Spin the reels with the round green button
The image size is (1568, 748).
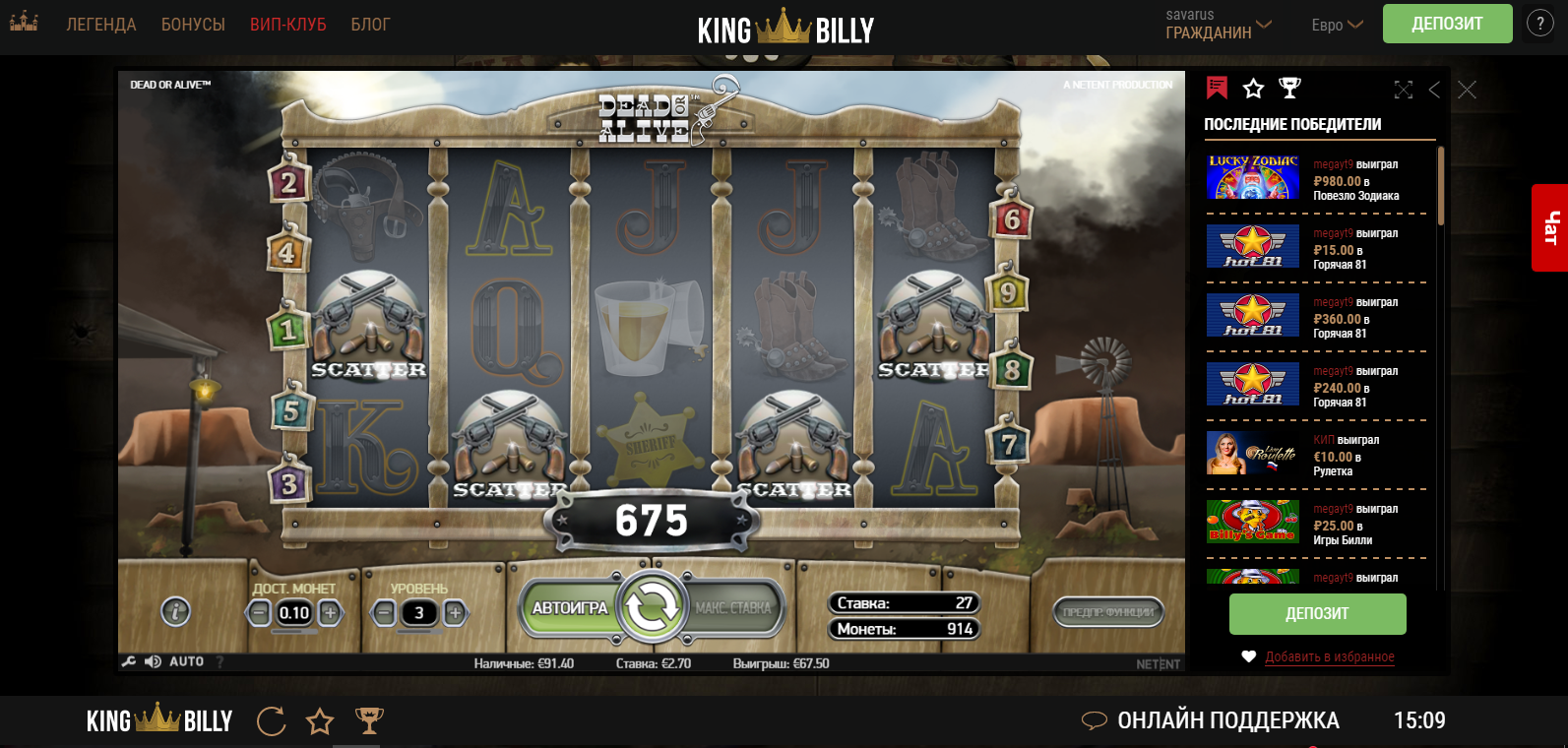click(x=651, y=607)
